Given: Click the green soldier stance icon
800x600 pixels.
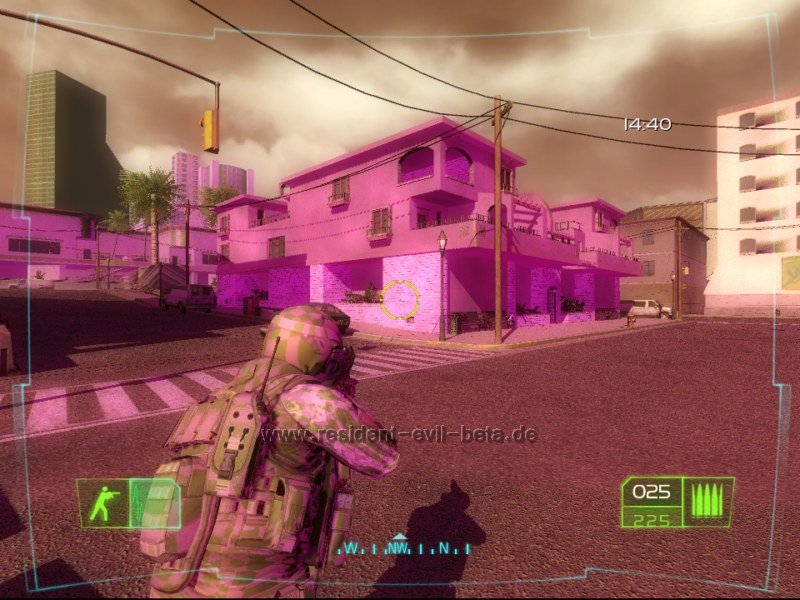Looking at the screenshot, I should [102, 503].
